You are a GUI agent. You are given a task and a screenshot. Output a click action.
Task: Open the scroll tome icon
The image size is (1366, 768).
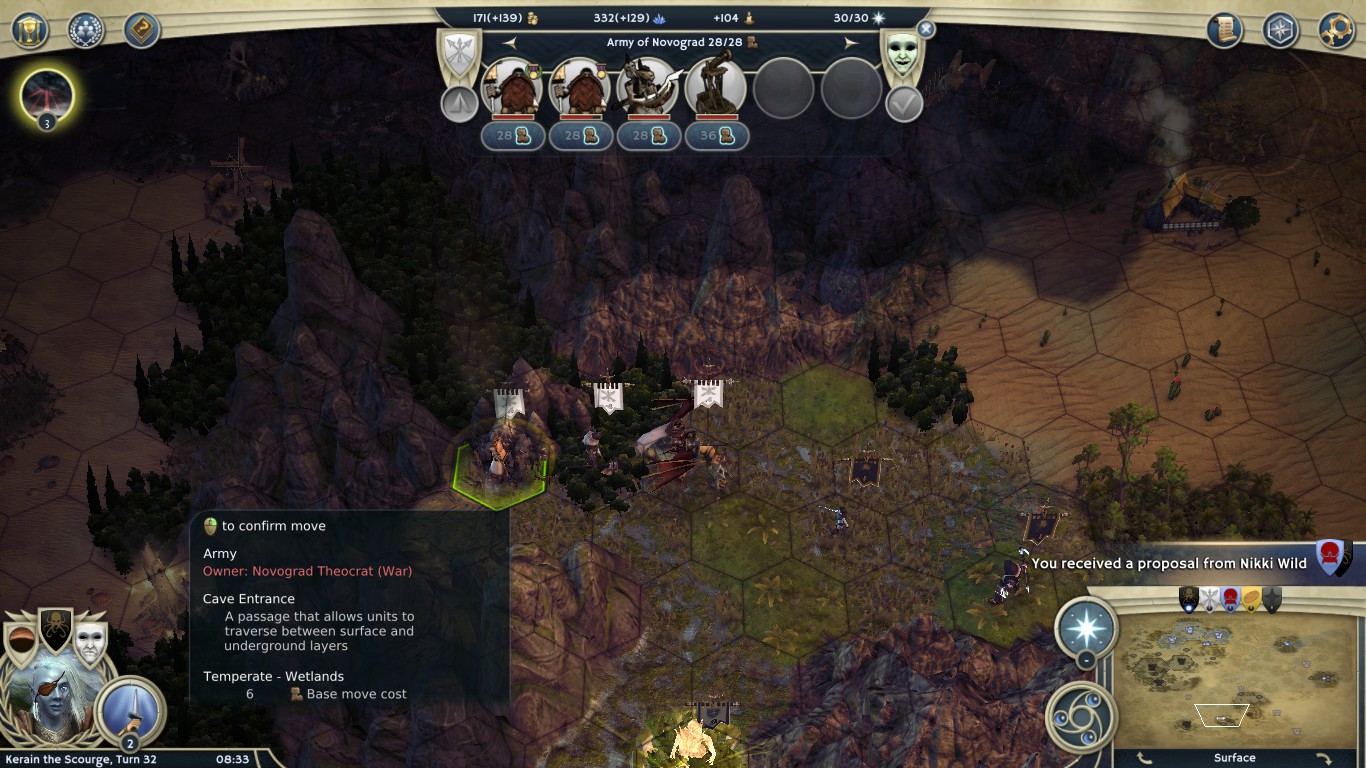(1223, 30)
